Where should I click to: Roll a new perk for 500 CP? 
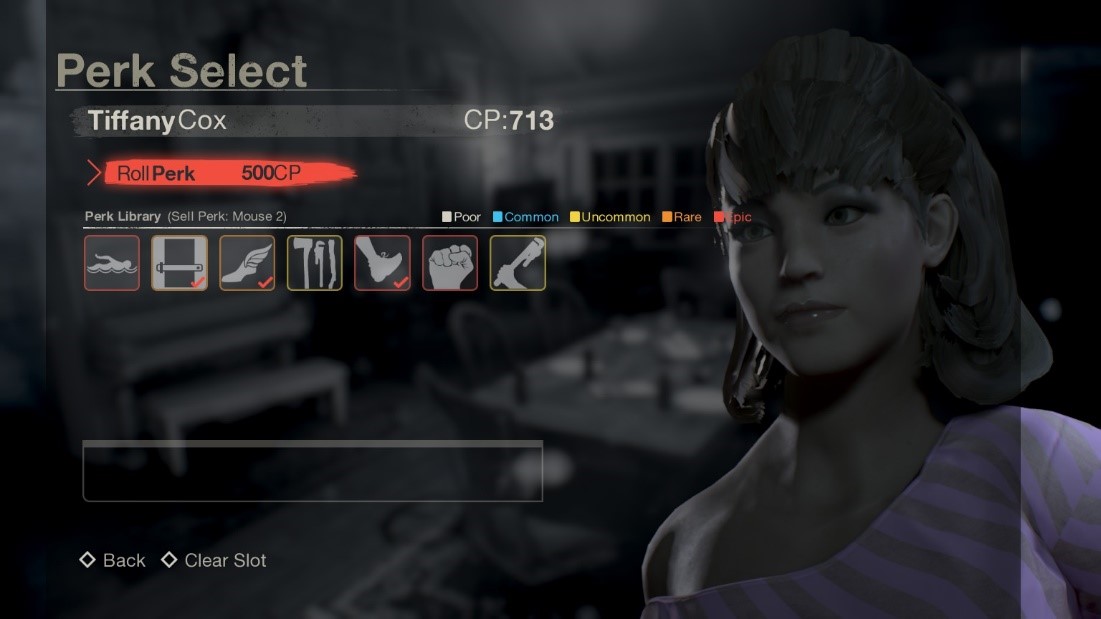pyautogui.click(x=220, y=173)
